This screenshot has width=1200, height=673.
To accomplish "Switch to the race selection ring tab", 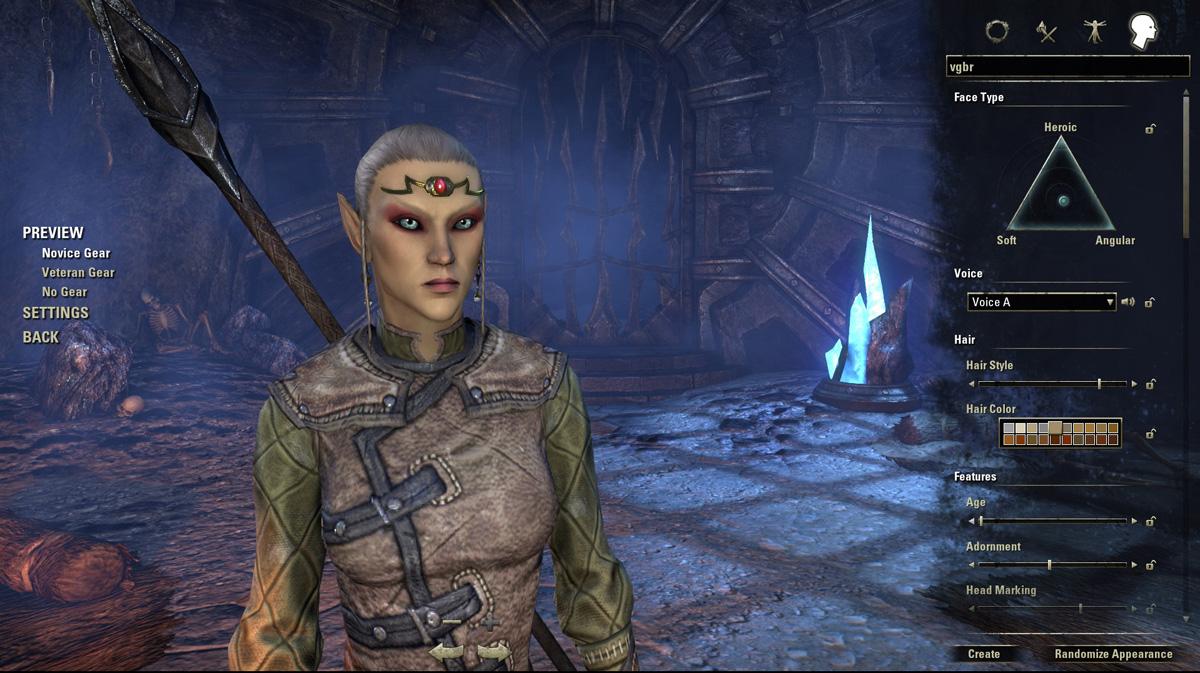I will pyautogui.click(x=996, y=31).
